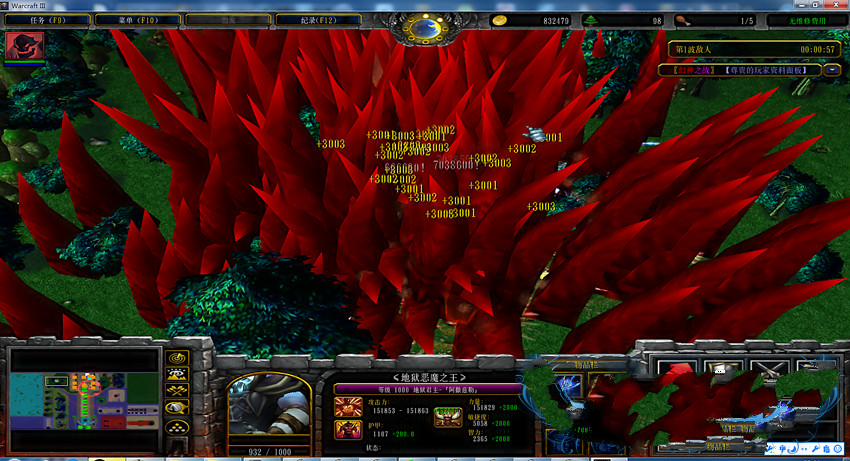Click the hero attributes icon
Image resolution: width=850 pixels, height=461 pixels.
click(x=447, y=419)
